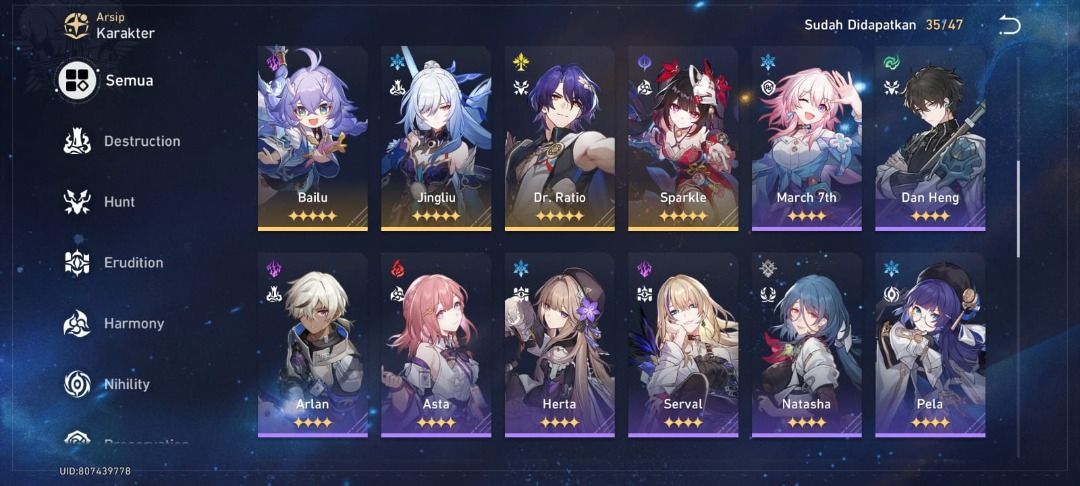Viewport: 1080px width, 486px height.
Task: Open Bailu's character card
Action: (313, 138)
